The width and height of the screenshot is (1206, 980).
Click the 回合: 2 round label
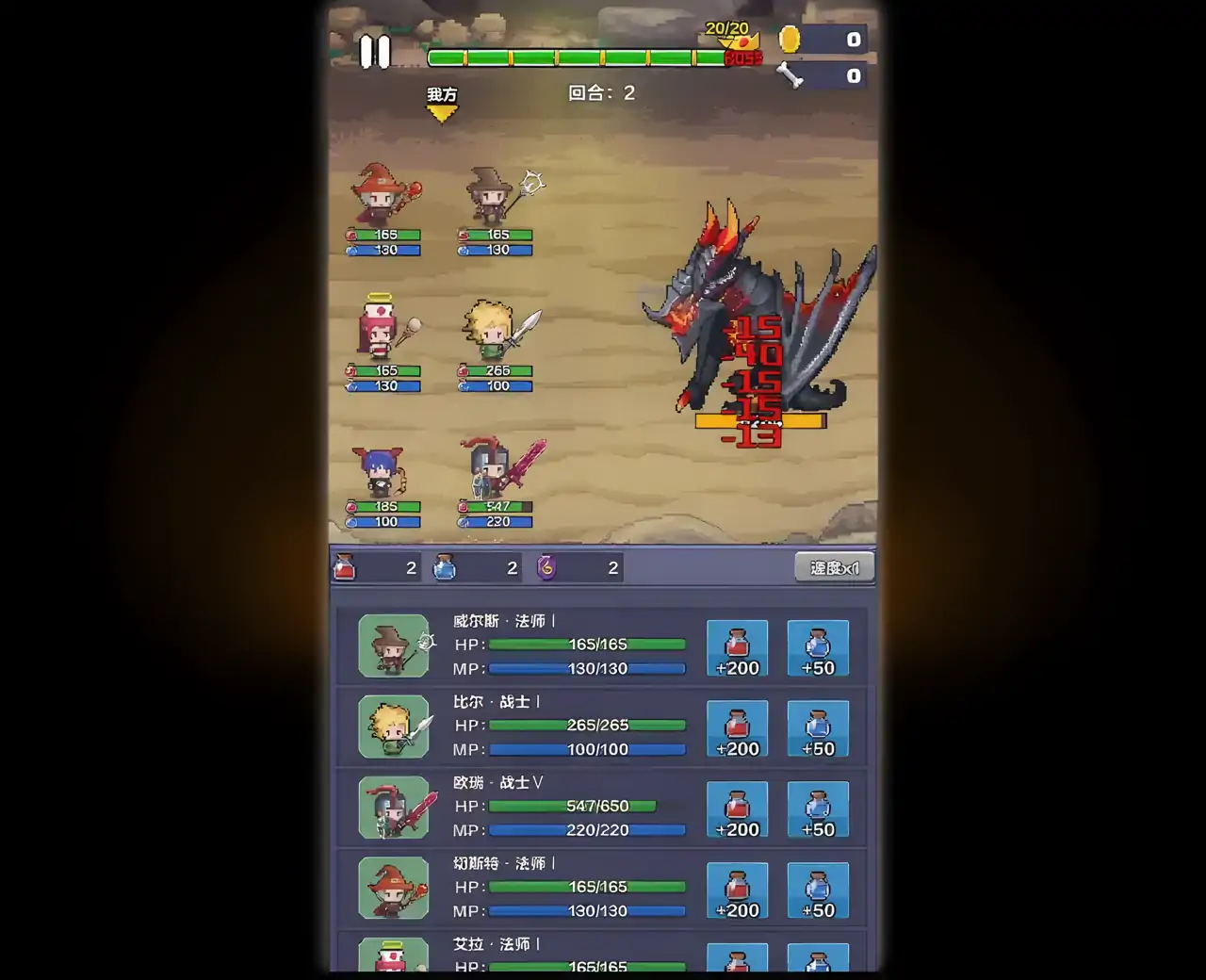pyautogui.click(x=600, y=92)
